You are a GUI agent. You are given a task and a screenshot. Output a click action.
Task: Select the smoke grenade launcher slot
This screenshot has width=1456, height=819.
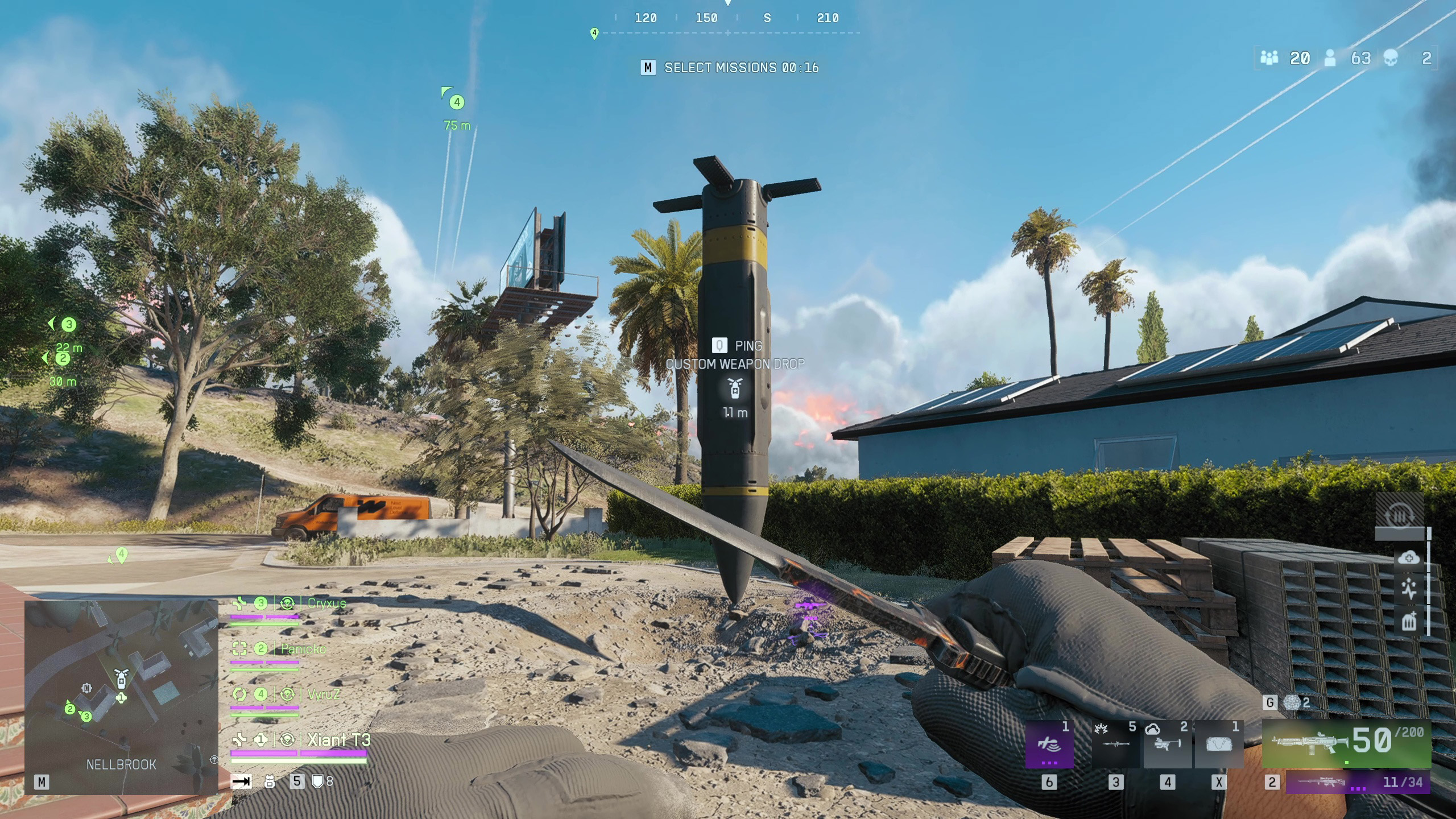pyautogui.click(x=1167, y=744)
